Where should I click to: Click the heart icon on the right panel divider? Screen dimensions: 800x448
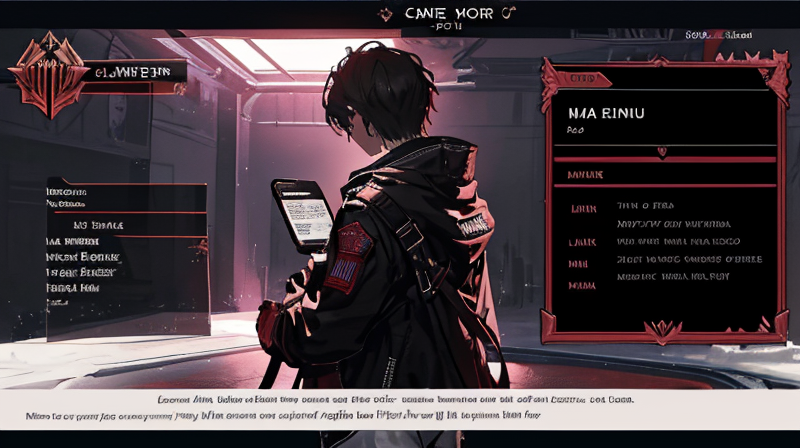click(661, 151)
